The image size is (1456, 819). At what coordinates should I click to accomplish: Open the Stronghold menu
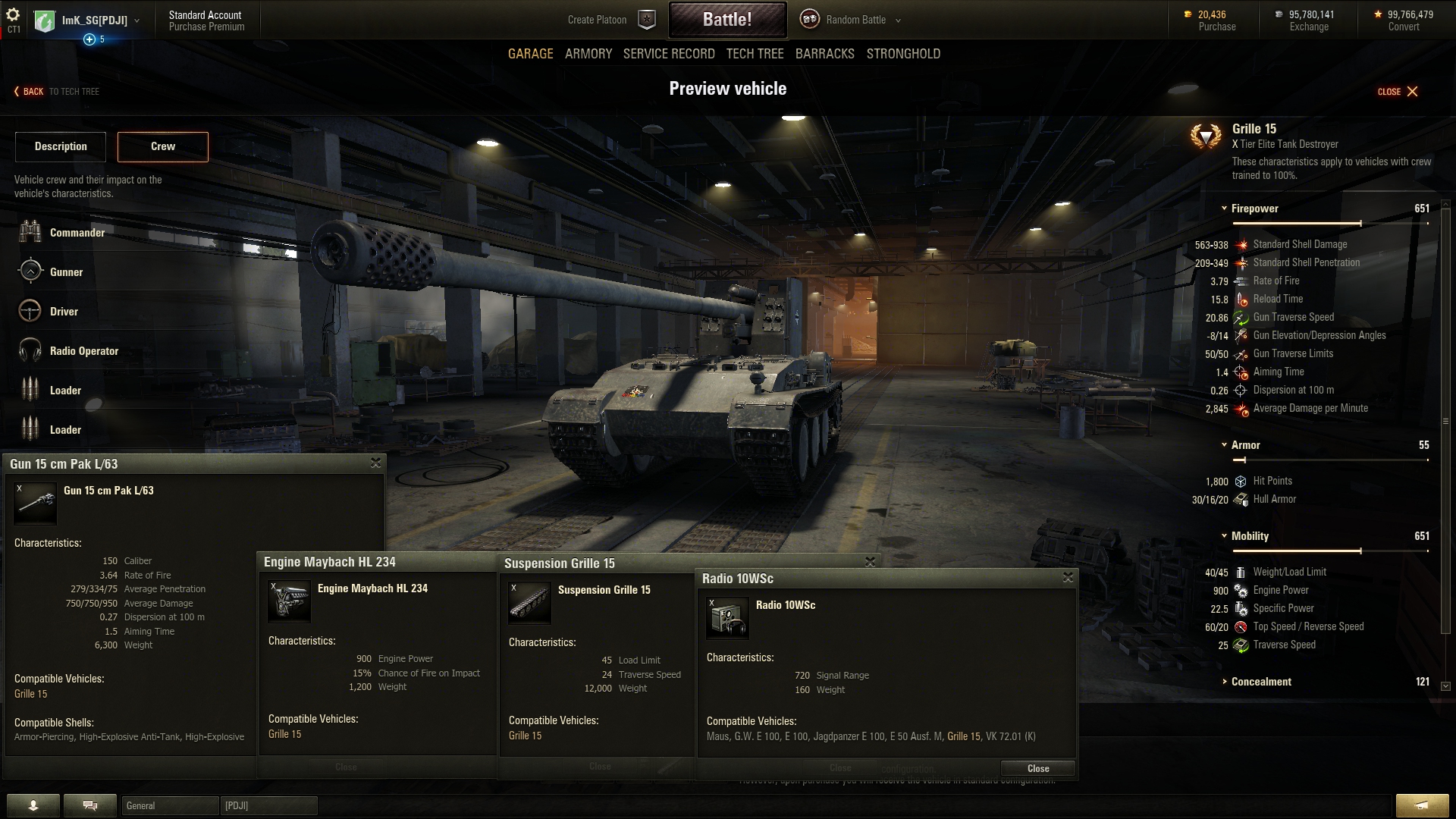[903, 54]
